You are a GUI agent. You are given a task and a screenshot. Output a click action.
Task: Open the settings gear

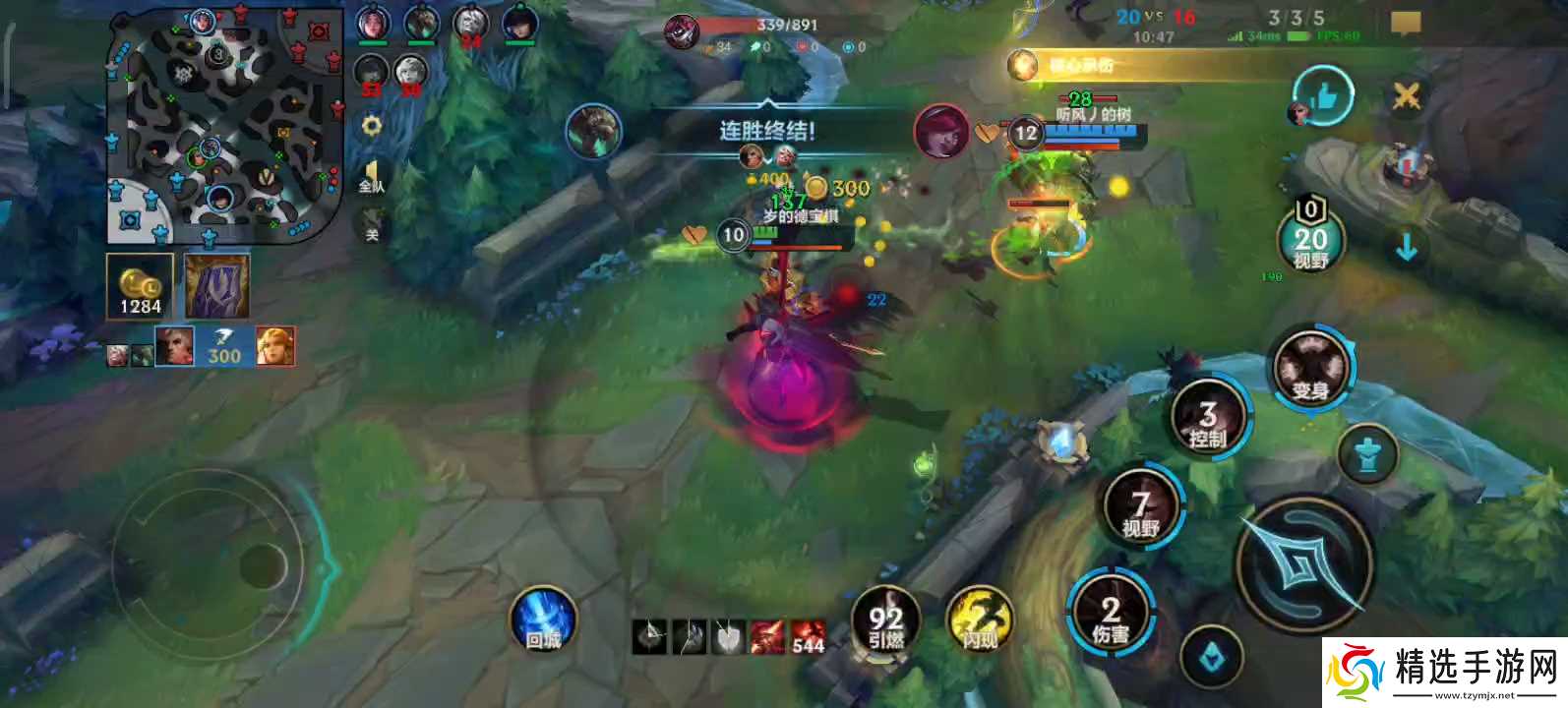pyautogui.click(x=371, y=126)
